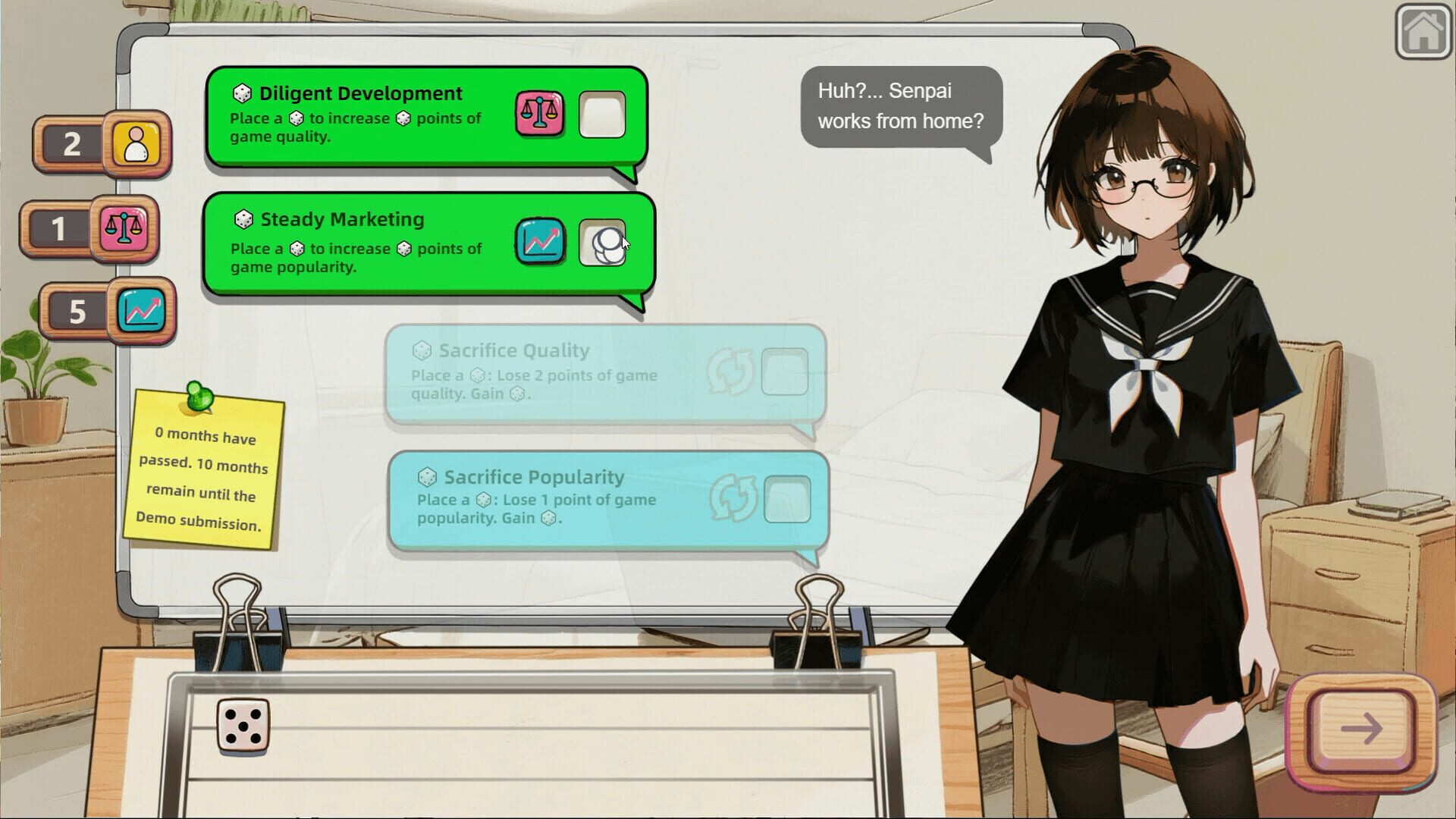Click the cycle icon on the Sacrifice Popularity card
Image resolution: width=1456 pixels, height=819 pixels.
point(733,497)
